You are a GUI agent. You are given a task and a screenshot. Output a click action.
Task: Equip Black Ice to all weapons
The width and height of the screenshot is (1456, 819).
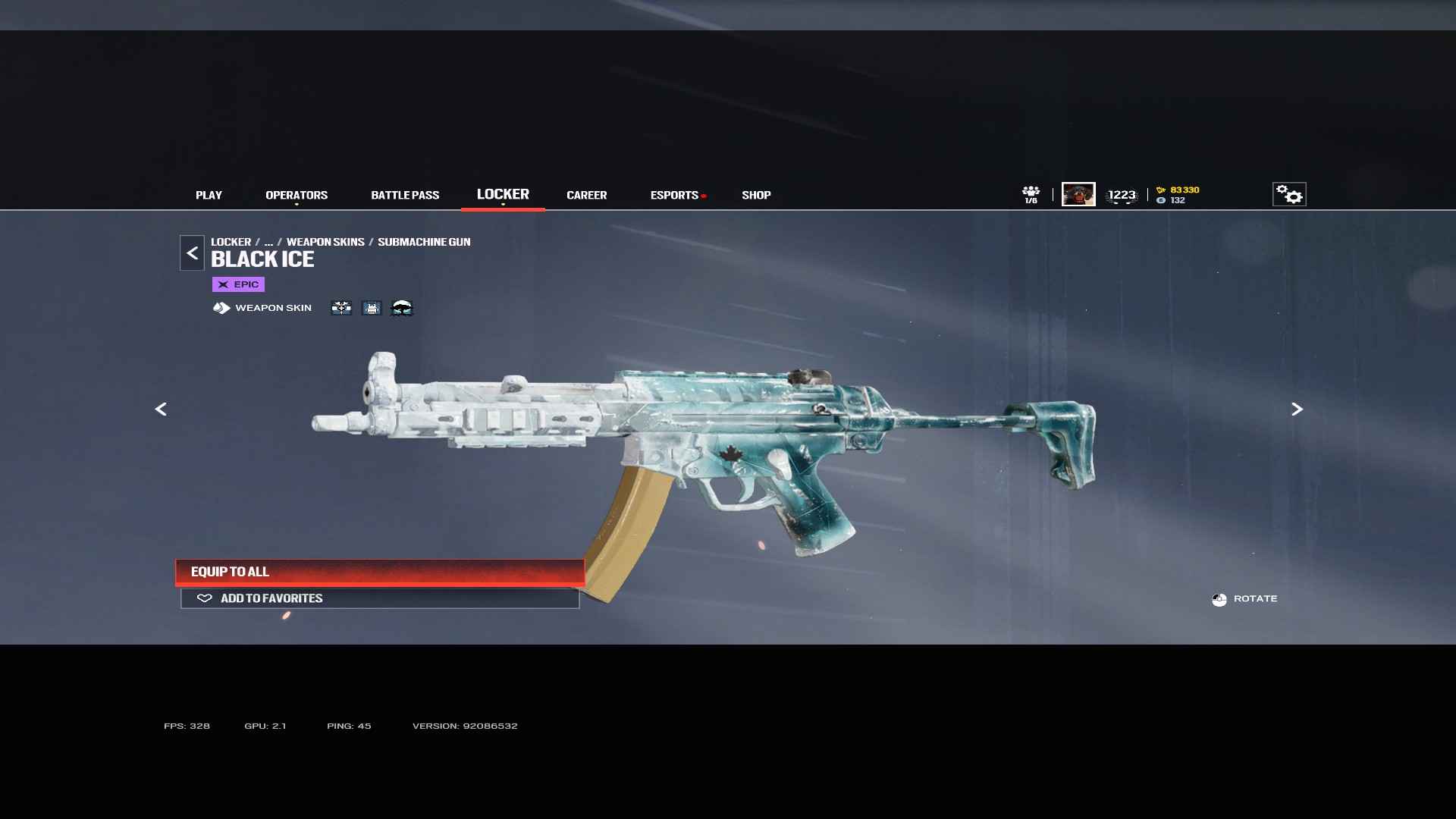point(379,572)
